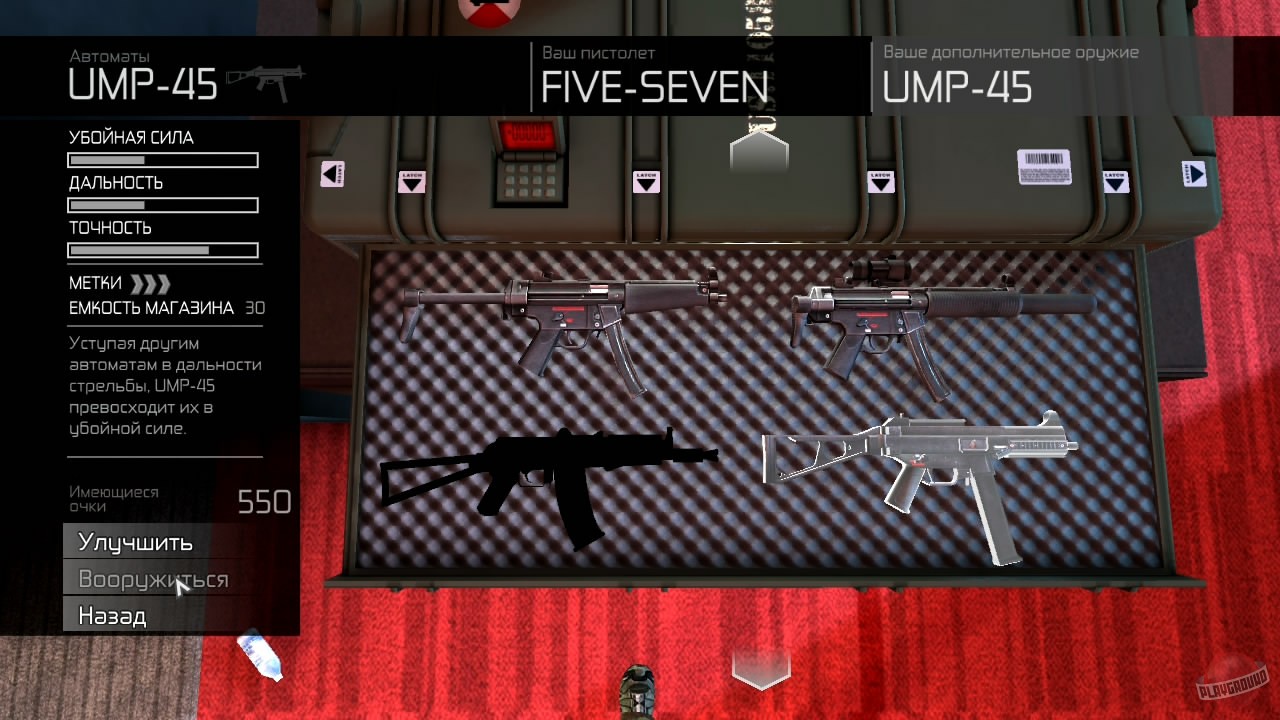
Task: Click the left navigation arrow beside the case
Action: [331, 174]
